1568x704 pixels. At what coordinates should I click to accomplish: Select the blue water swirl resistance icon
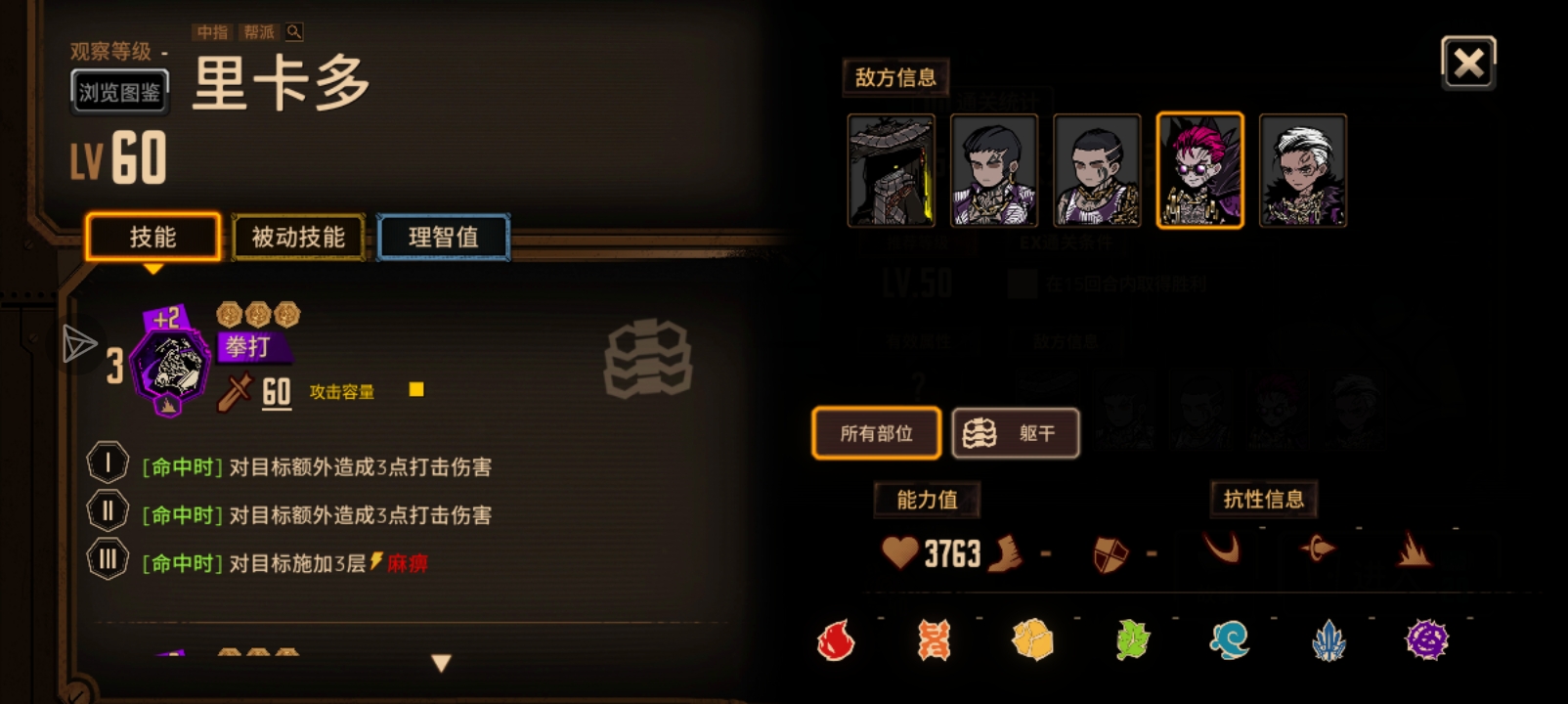click(x=1227, y=640)
